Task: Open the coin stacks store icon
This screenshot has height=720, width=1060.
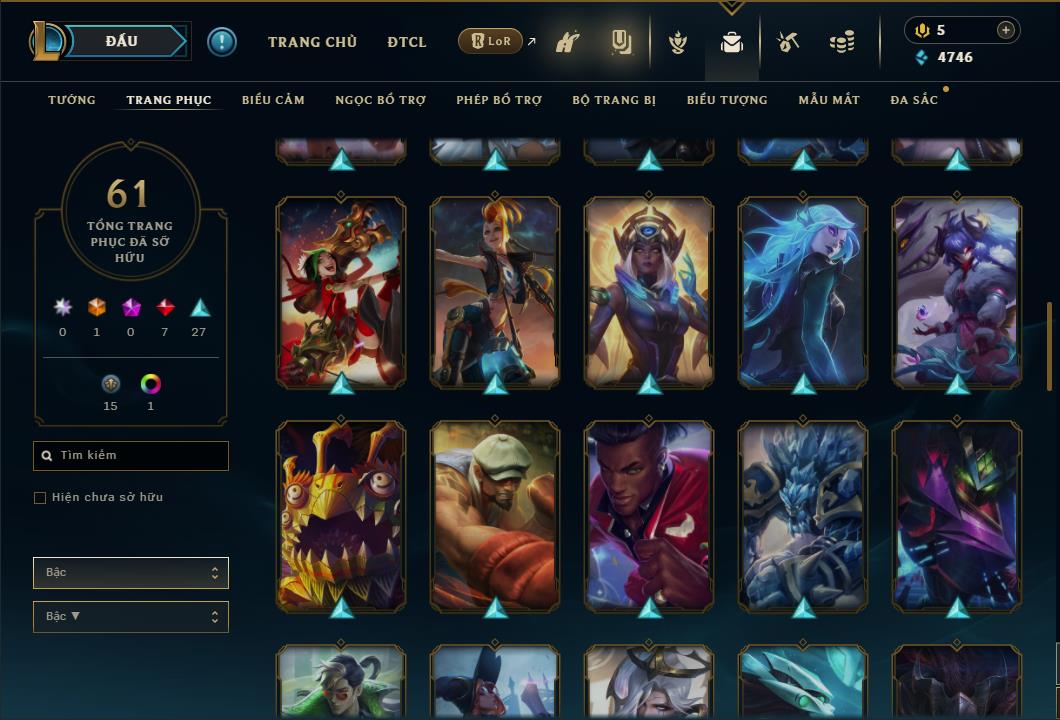Action: (842, 42)
